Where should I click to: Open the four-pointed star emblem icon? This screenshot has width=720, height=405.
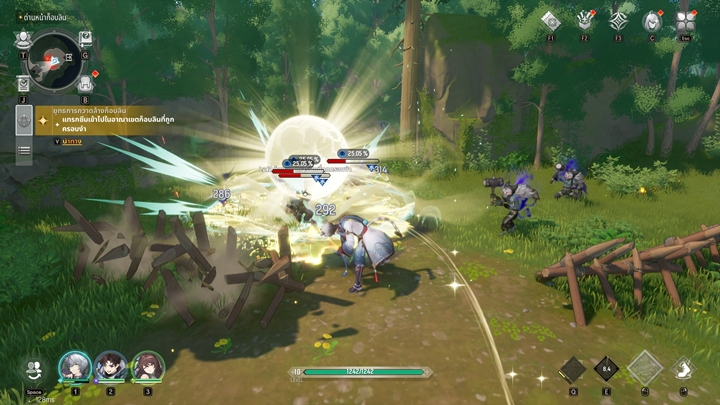coord(619,21)
